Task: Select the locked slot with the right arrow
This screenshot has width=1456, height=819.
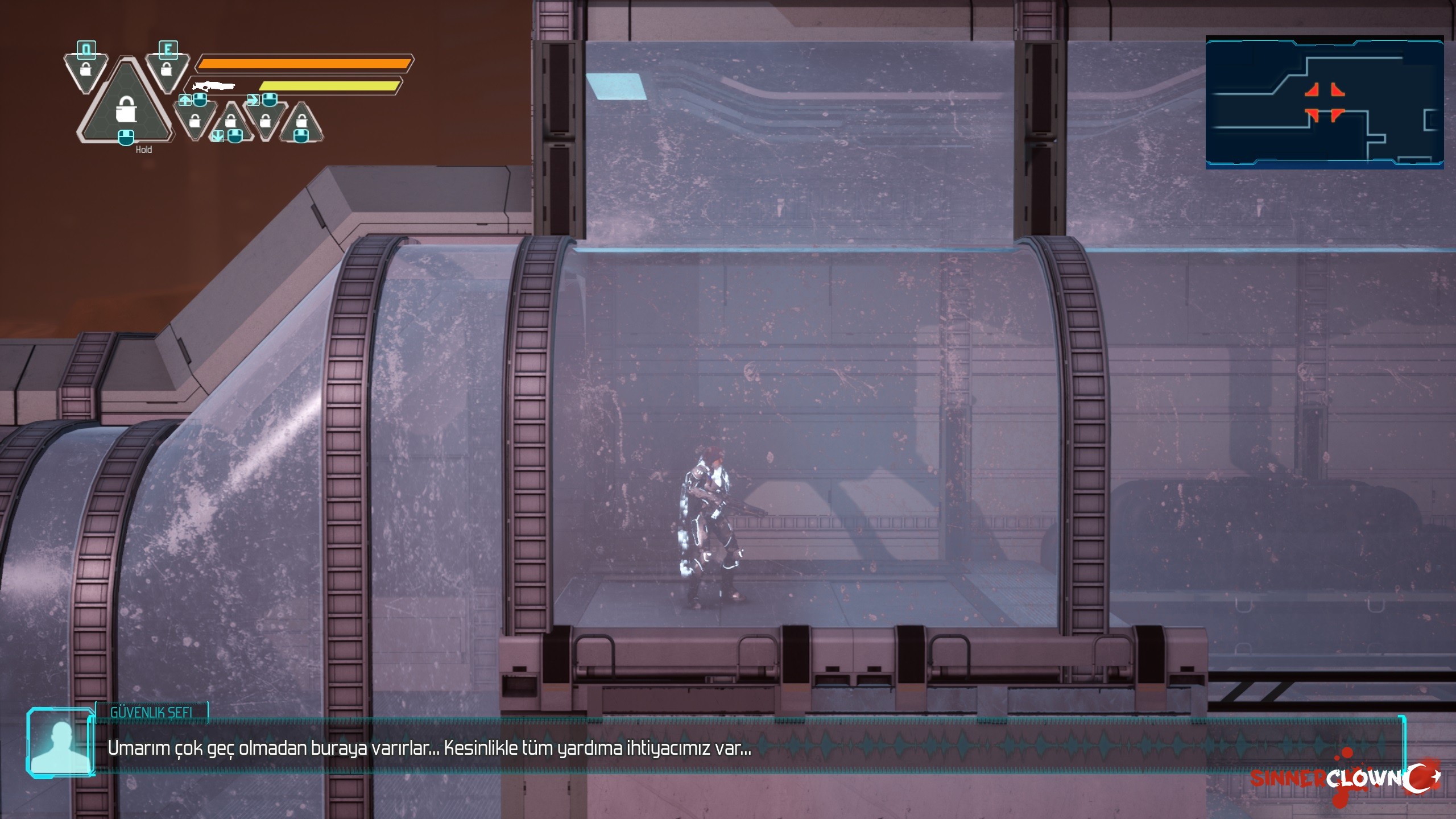Action: click(265, 121)
